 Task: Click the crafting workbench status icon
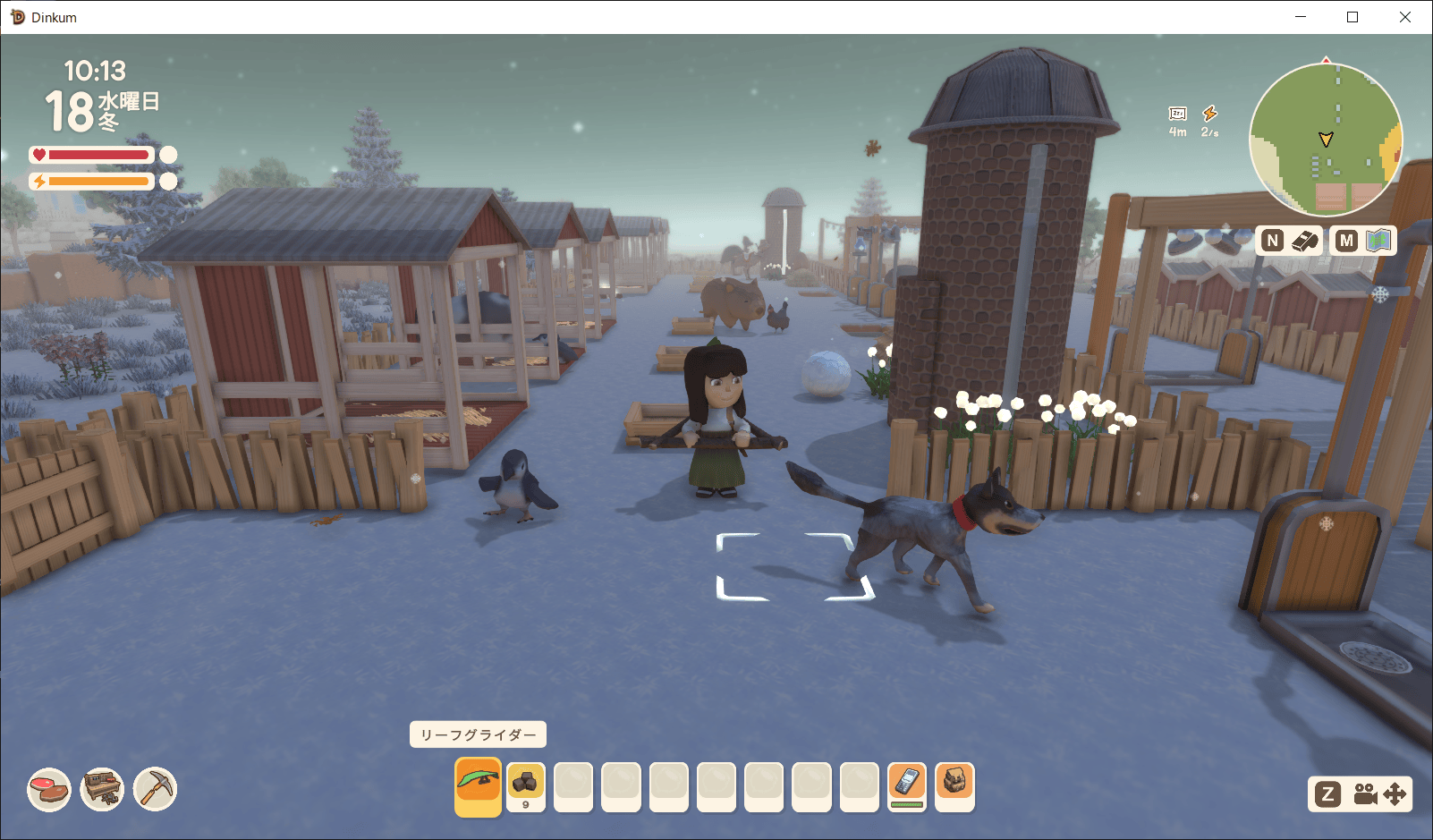(x=102, y=790)
